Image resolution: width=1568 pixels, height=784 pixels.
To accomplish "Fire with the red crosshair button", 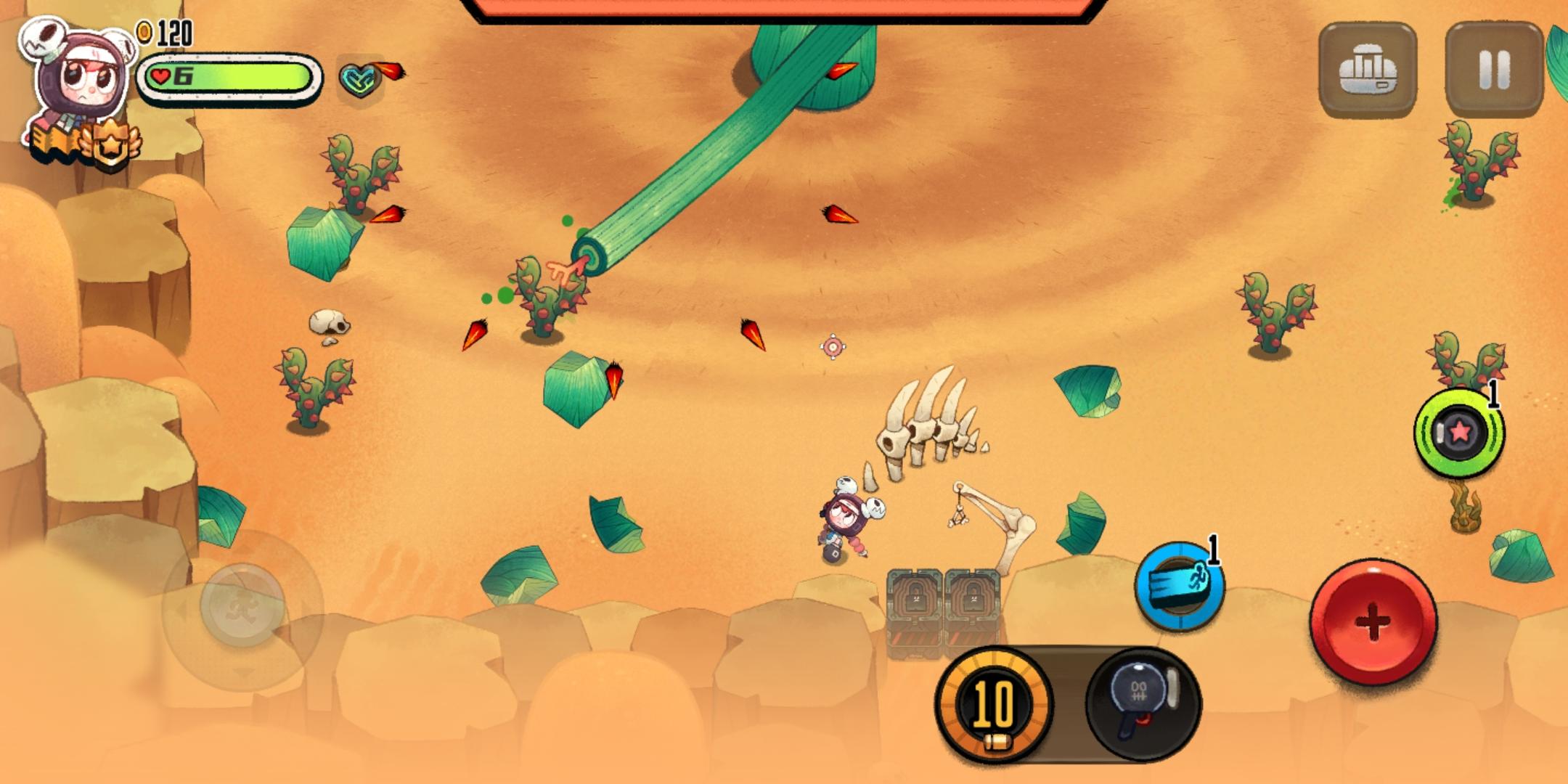I will (1372, 621).
